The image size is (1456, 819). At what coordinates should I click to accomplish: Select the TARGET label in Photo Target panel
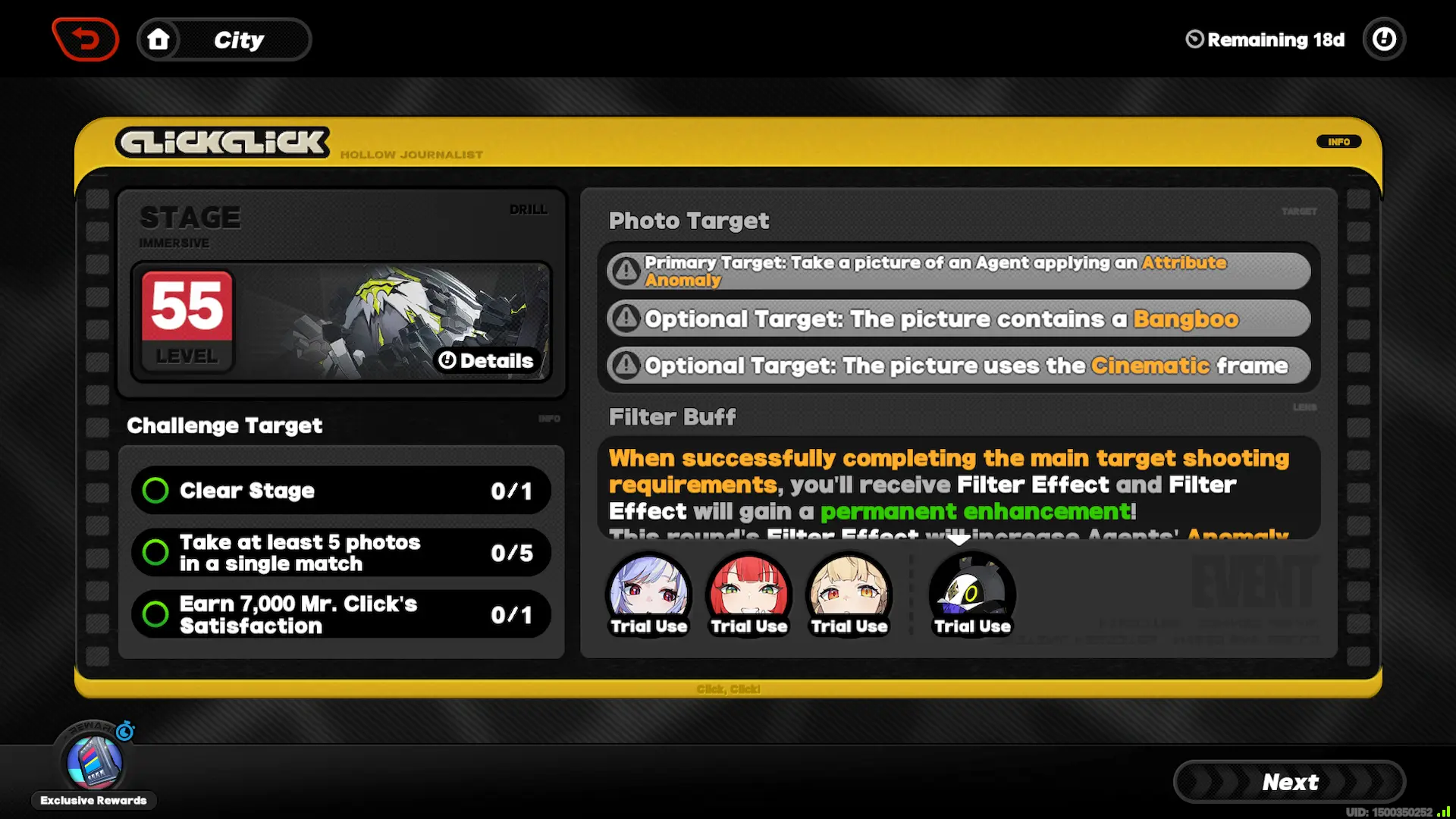pos(1300,212)
